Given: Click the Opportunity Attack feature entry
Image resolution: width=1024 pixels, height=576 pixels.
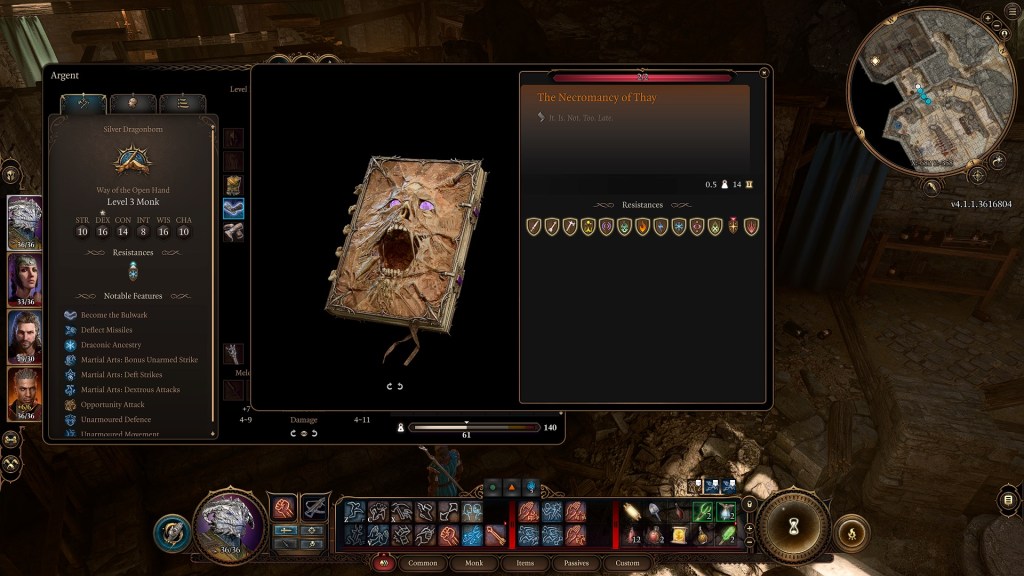Looking at the screenshot, I should click(x=111, y=405).
